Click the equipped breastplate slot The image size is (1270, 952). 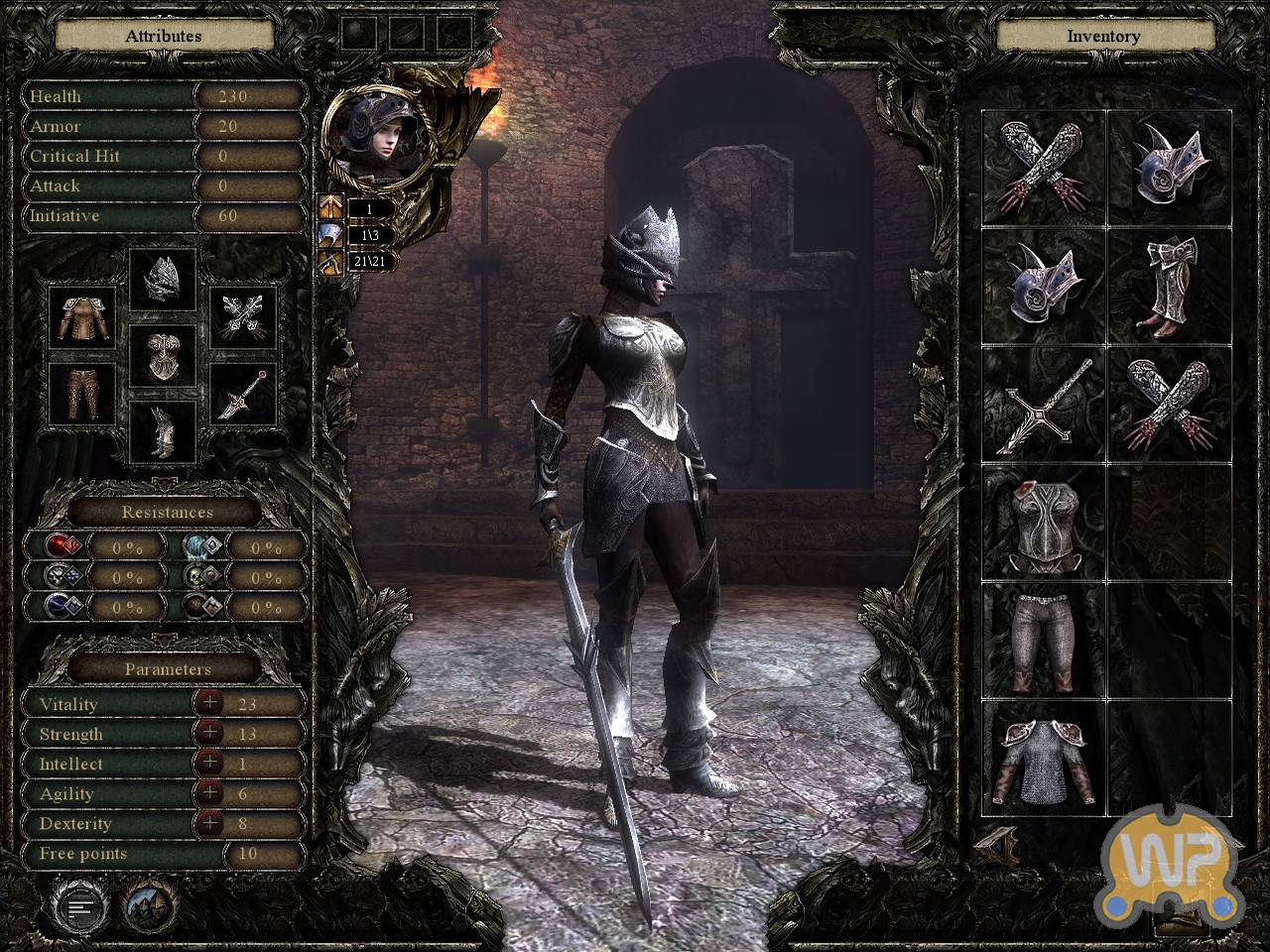pyautogui.click(x=164, y=356)
